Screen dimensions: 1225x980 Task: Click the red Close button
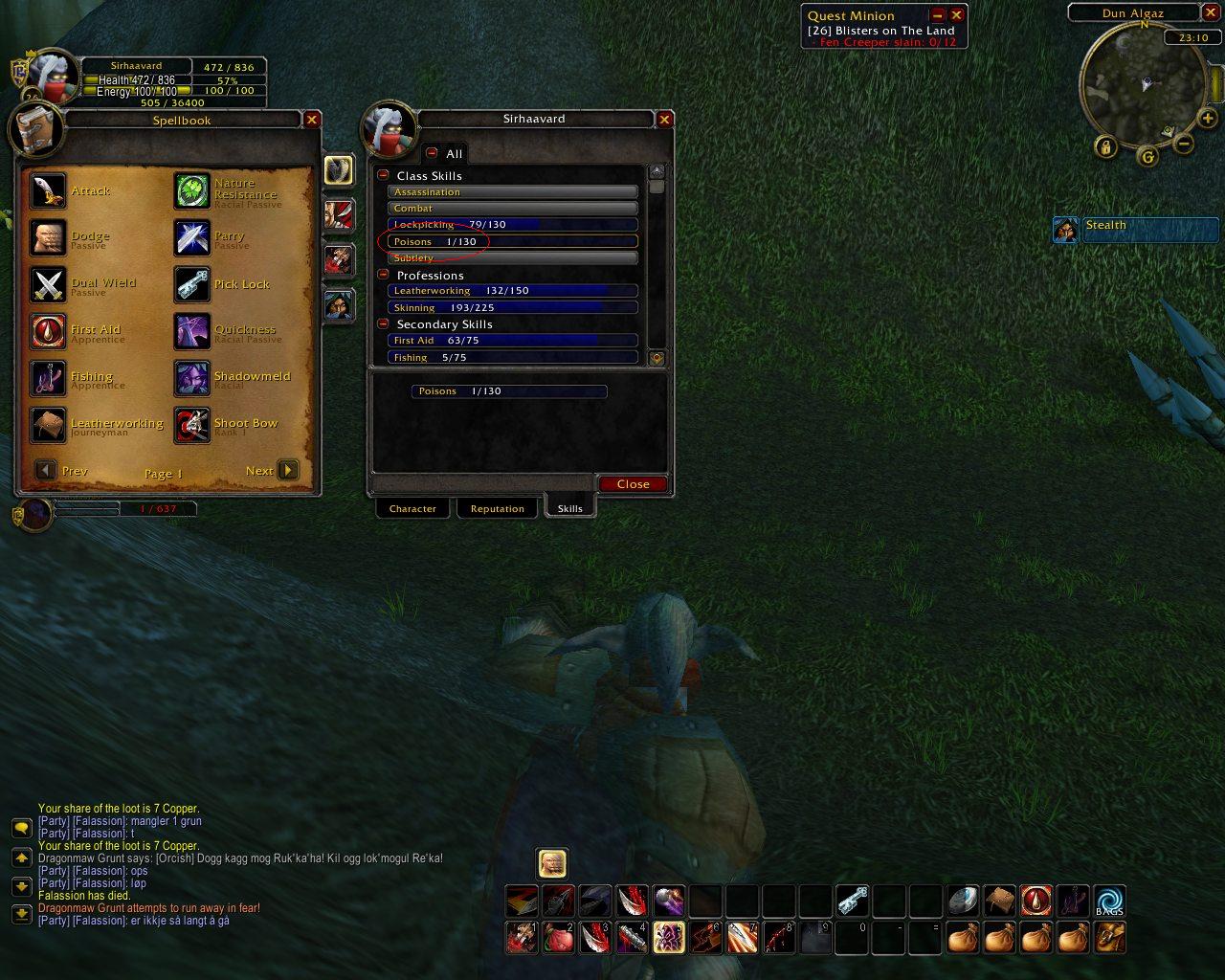(x=633, y=483)
